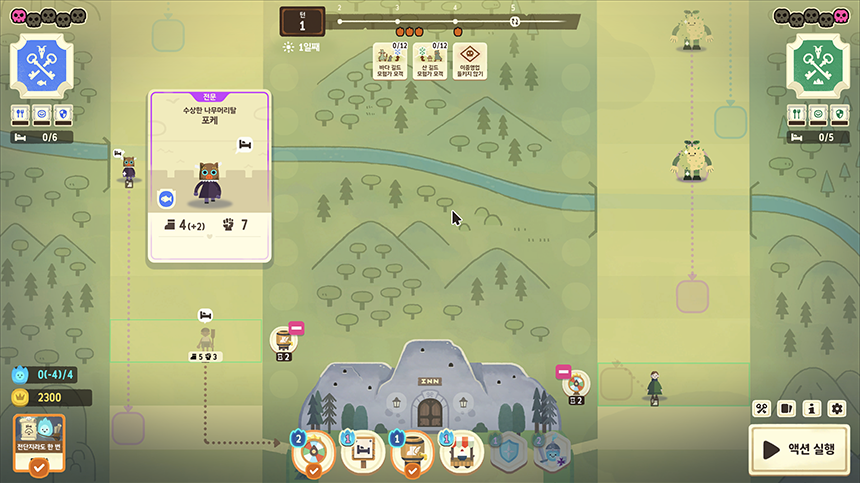Image resolution: width=860 pixels, height=483 pixels.
Task: Select the market stall action
Action: coord(462,451)
